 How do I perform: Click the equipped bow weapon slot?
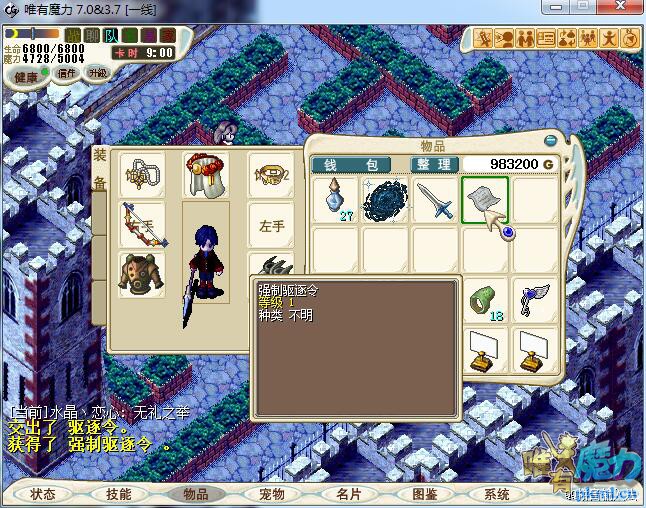click(141, 224)
